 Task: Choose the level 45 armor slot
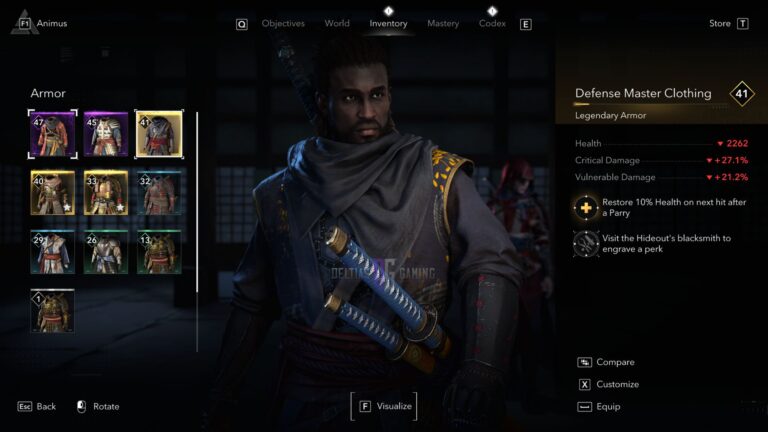coord(105,134)
